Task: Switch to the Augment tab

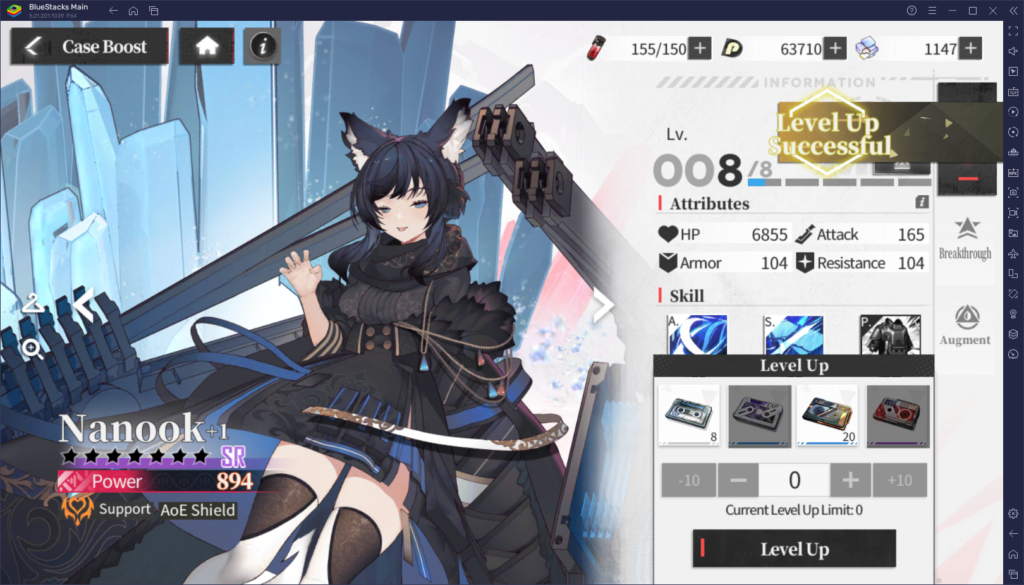Action: pyautogui.click(x=965, y=325)
